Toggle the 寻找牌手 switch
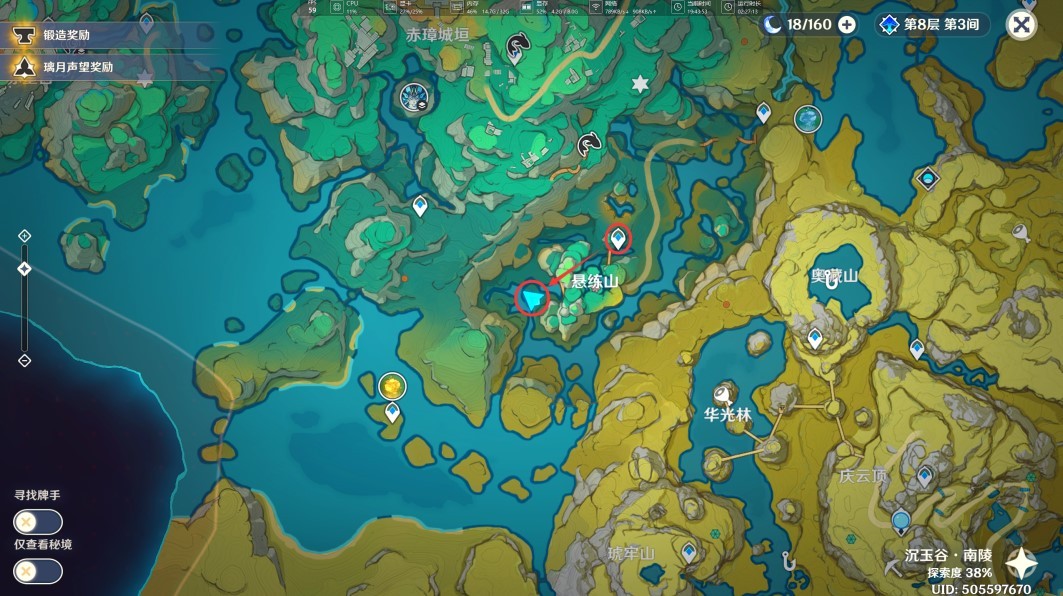This screenshot has width=1063, height=596. pos(38,522)
